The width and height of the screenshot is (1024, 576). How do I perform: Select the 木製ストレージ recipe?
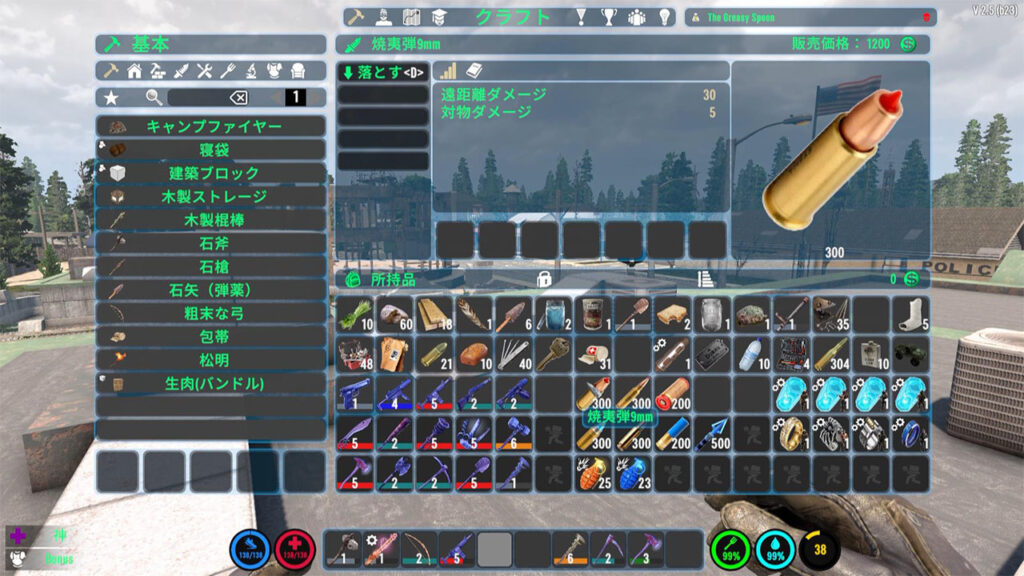tap(212, 196)
